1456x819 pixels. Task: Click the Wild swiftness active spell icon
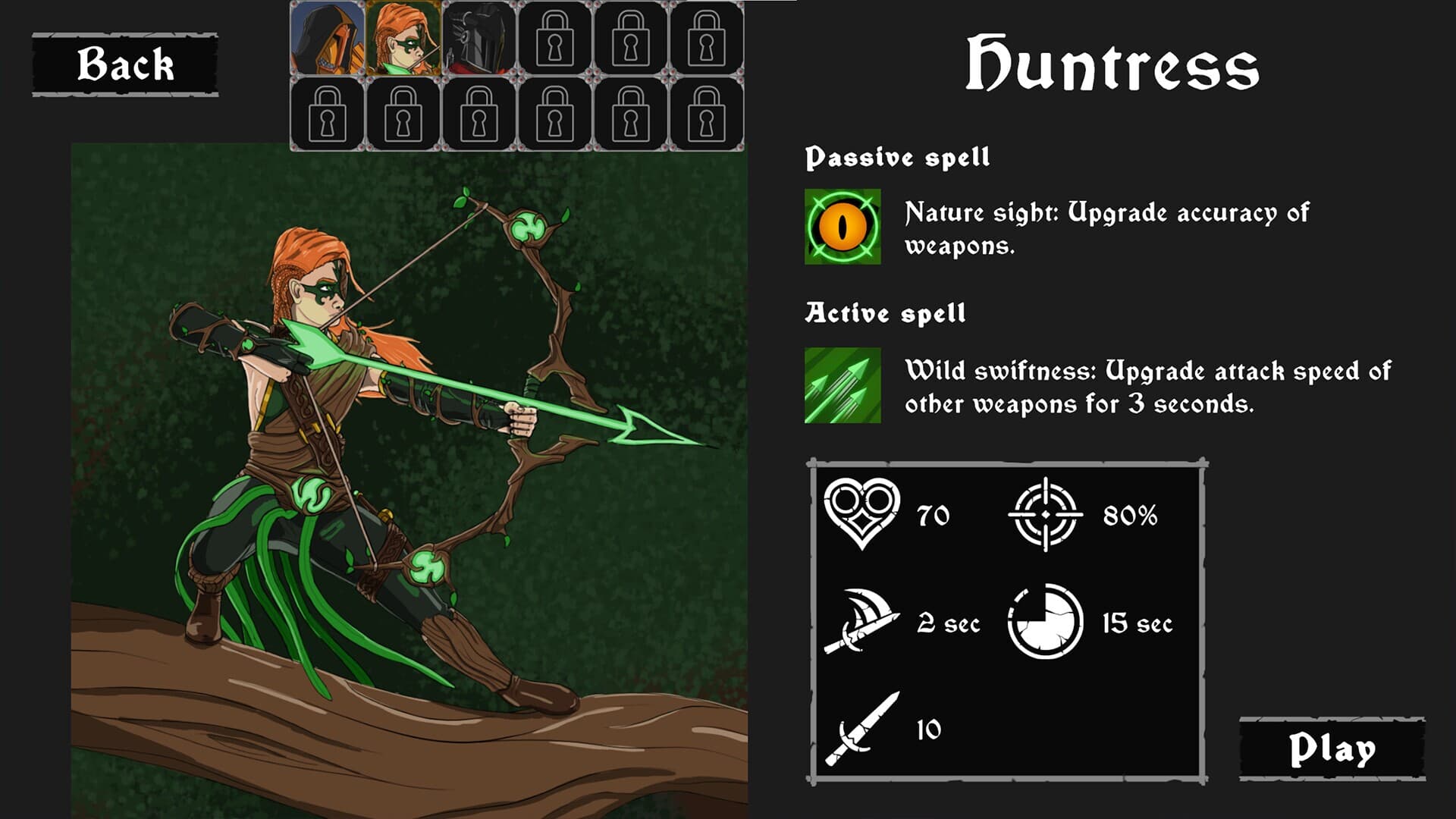pyautogui.click(x=843, y=385)
